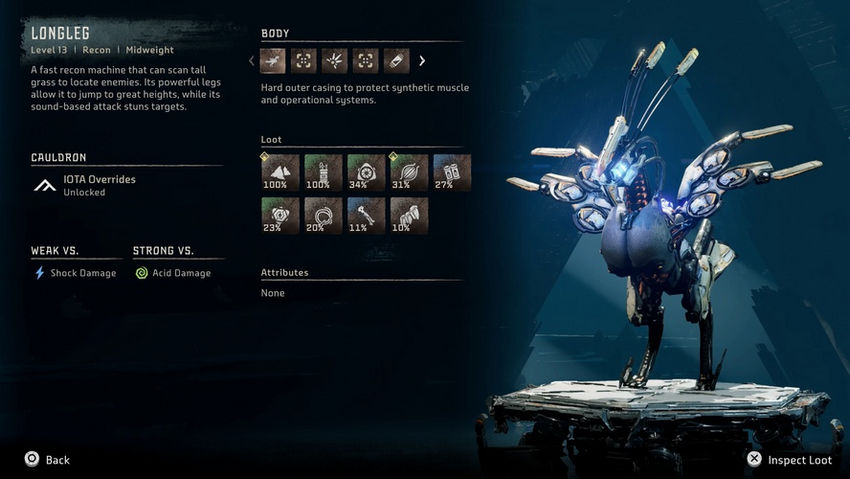Open the 23% loot item
This screenshot has height=479, width=850.
tap(280, 216)
